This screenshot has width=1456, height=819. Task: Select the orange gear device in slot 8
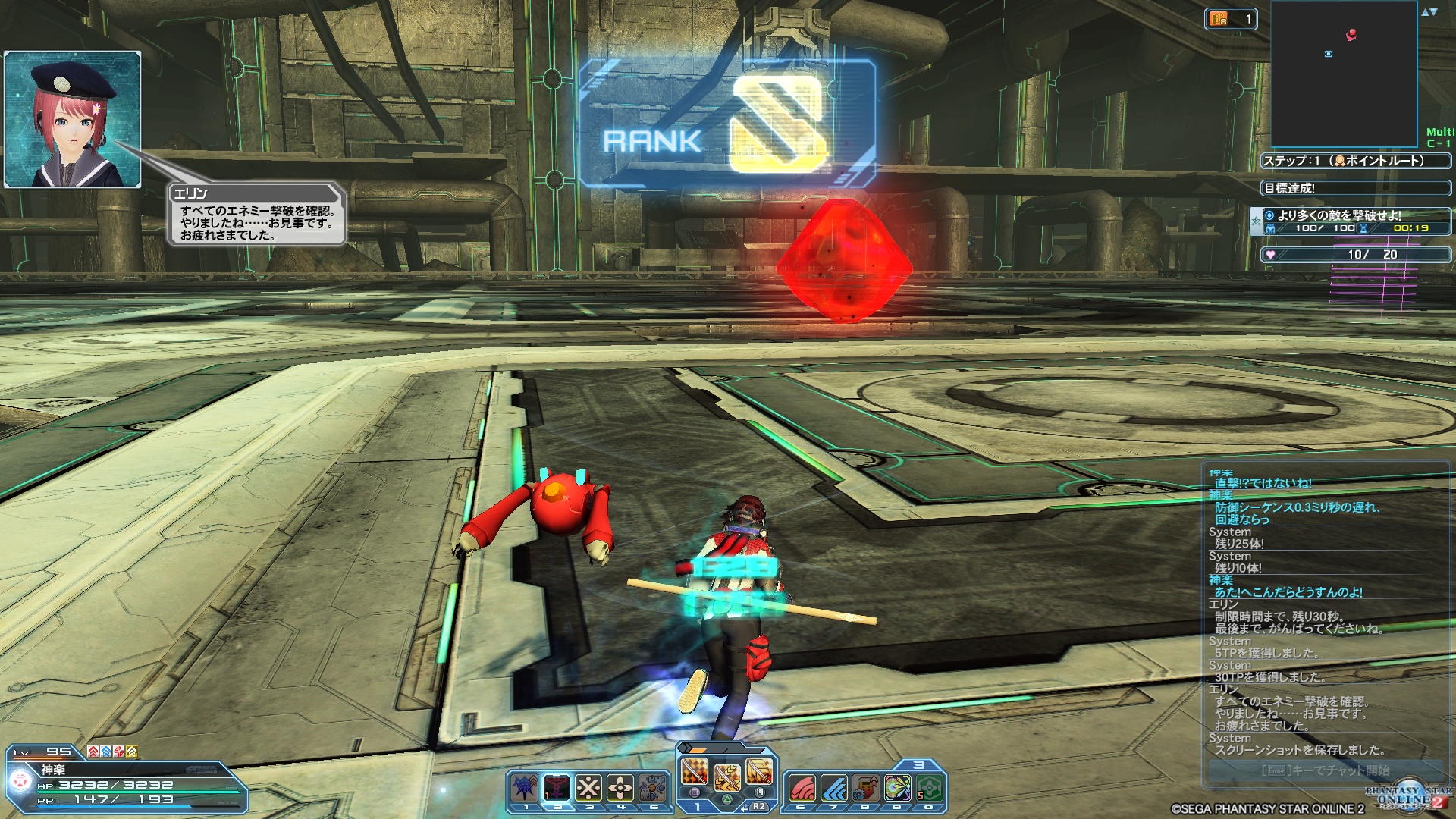(x=865, y=789)
